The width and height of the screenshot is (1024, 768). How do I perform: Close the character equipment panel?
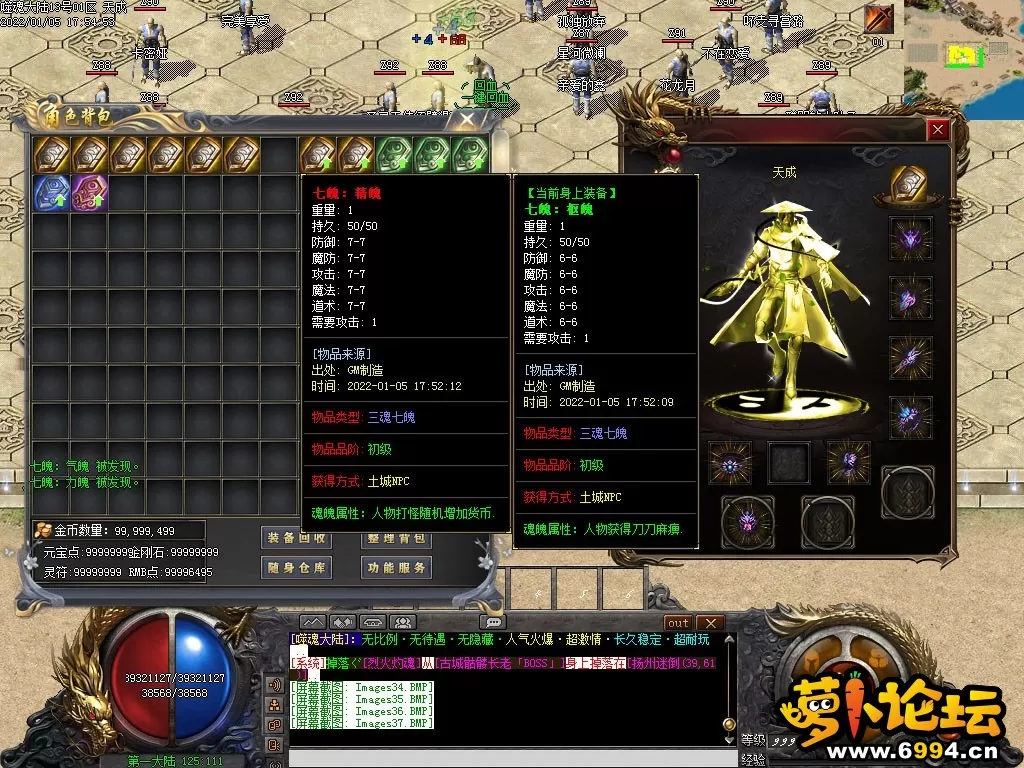point(937,130)
